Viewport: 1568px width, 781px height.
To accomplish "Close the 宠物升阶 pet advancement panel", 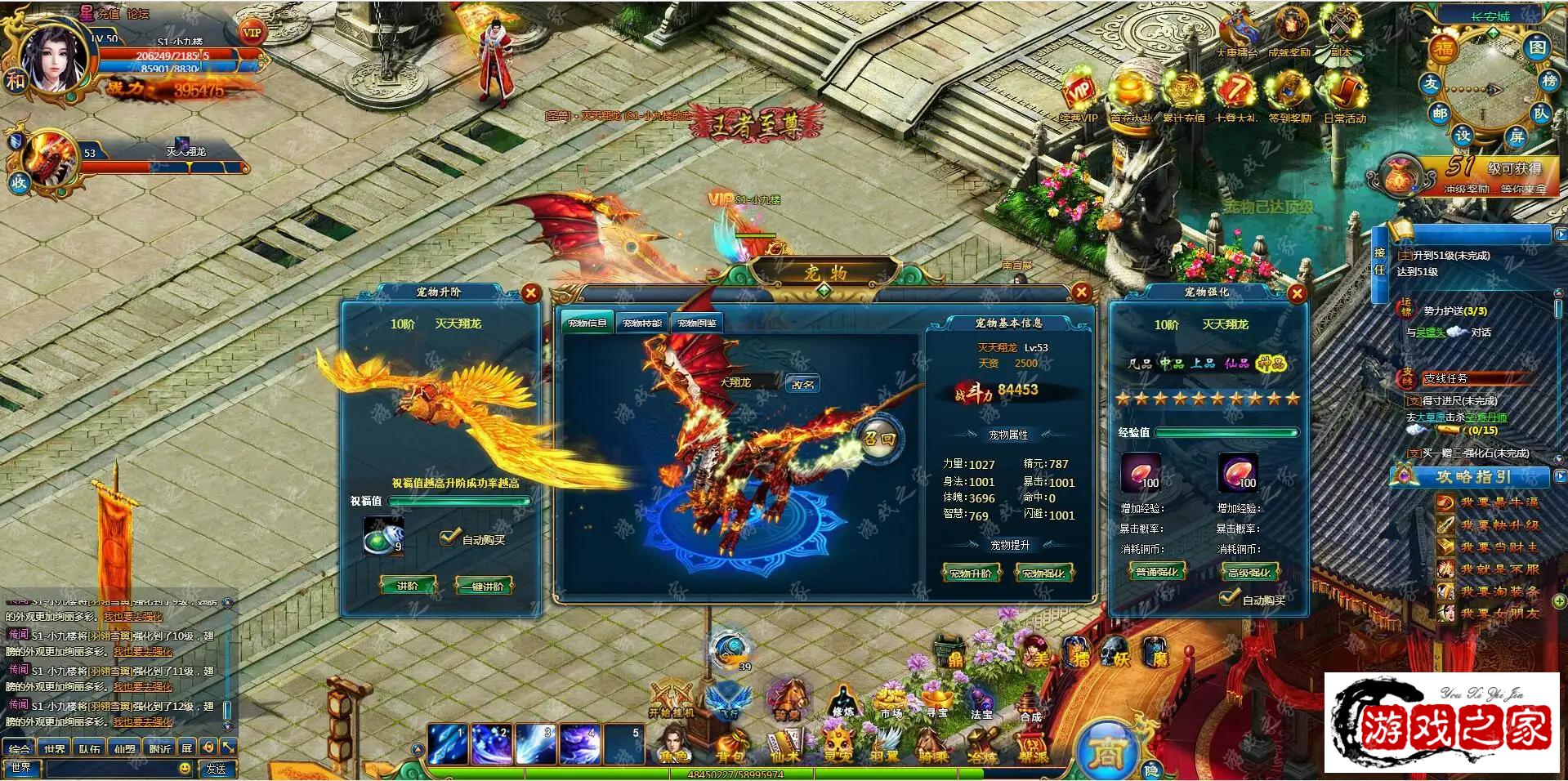I will tap(531, 293).
